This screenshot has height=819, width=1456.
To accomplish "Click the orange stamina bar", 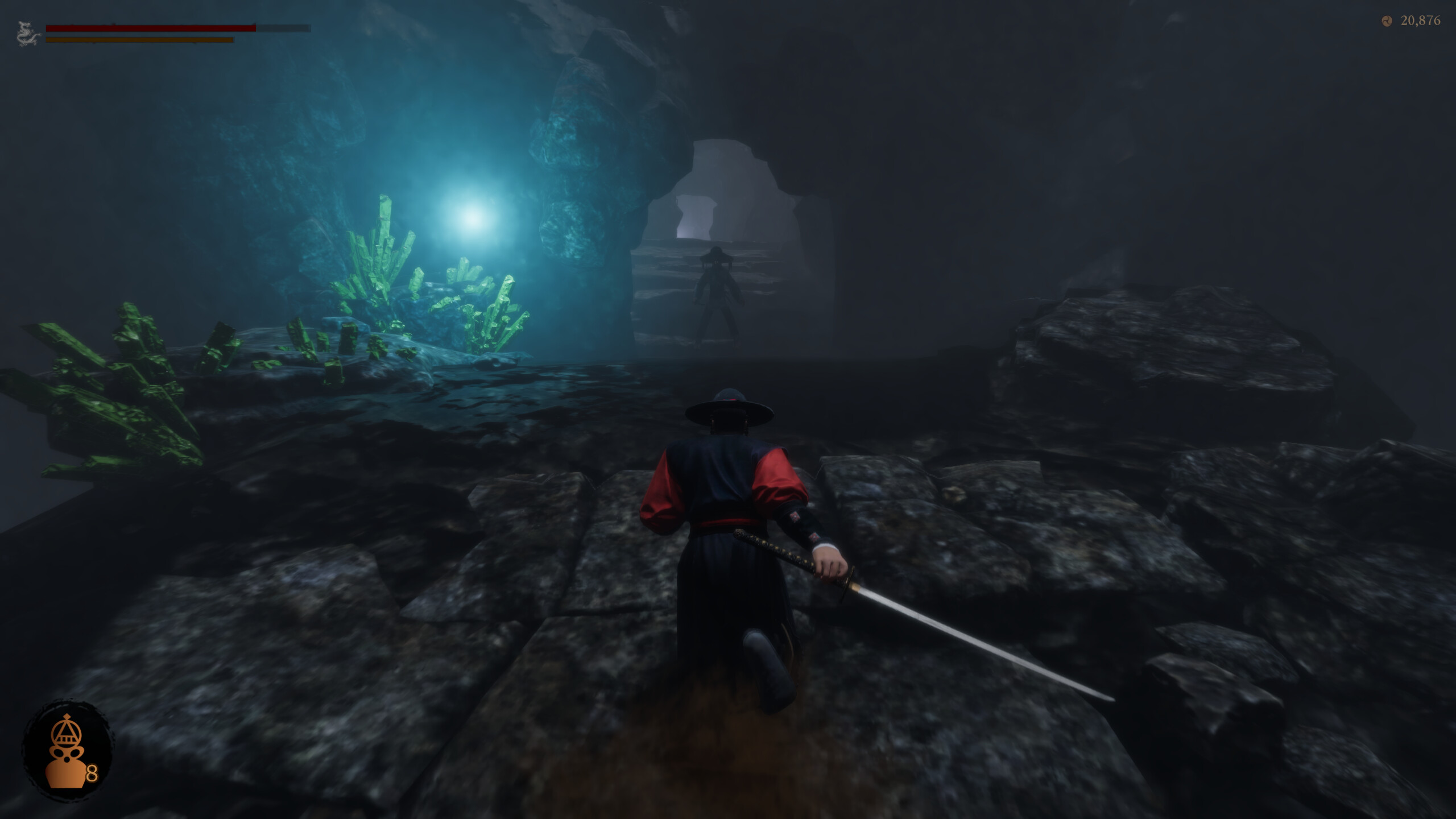I will tap(139, 40).
